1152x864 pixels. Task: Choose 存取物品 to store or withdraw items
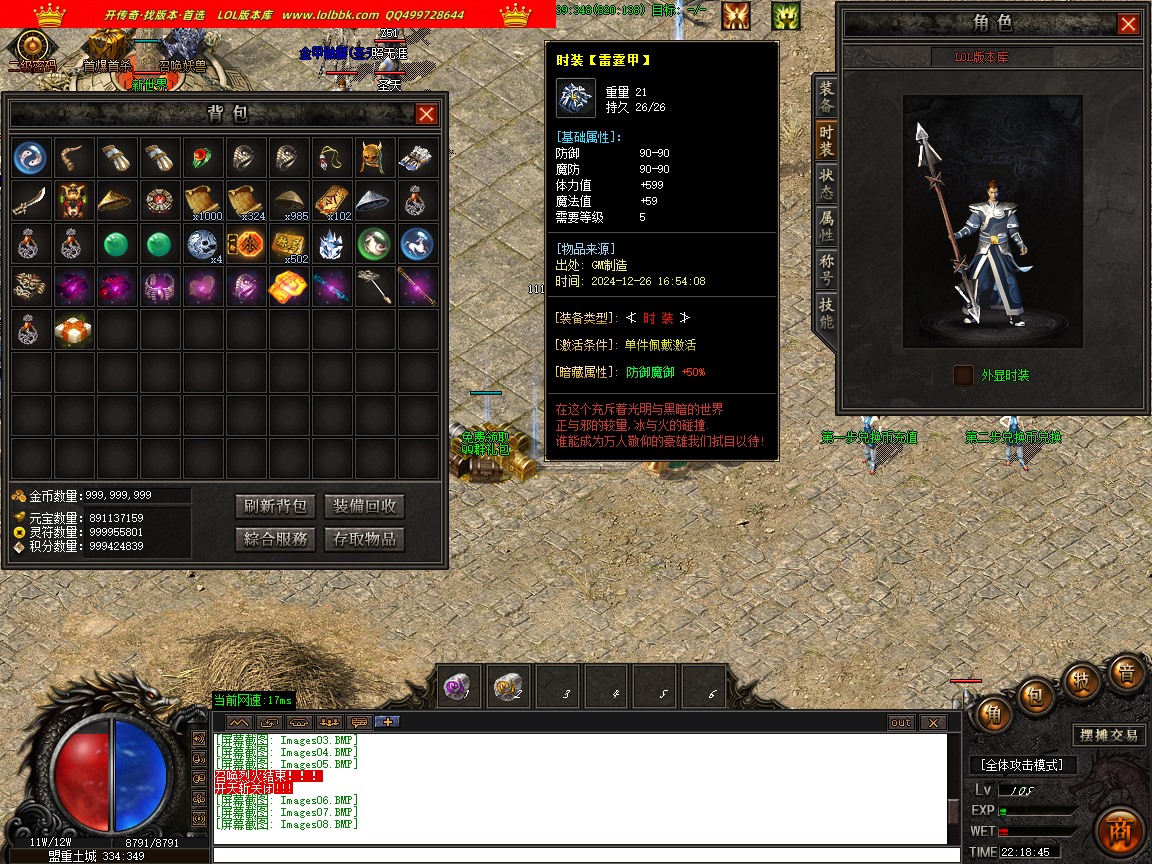point(364,539)
